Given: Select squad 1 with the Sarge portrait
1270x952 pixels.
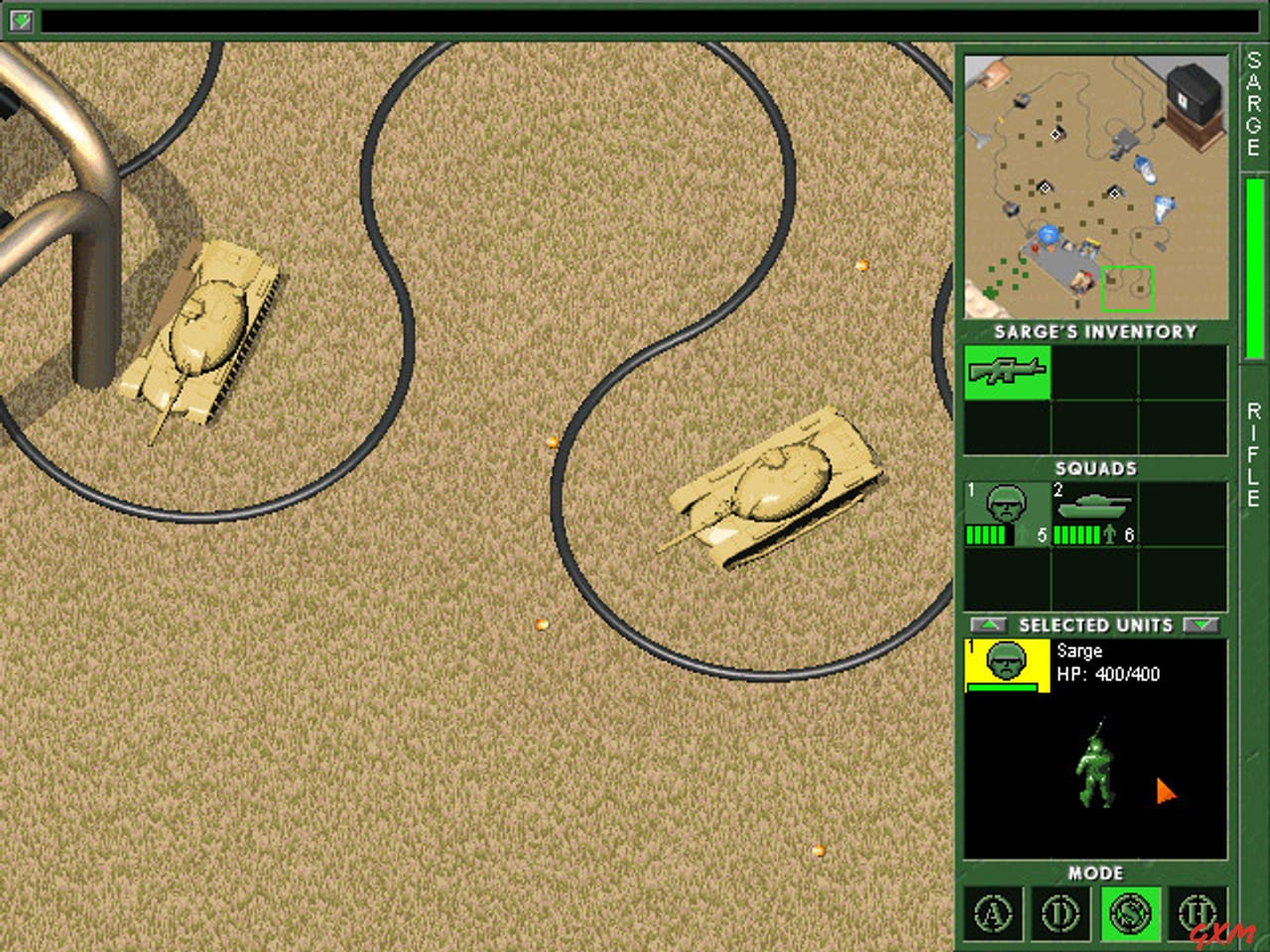Looking at the screenshot, I should pyautogui.click(x=1006, y=508).
